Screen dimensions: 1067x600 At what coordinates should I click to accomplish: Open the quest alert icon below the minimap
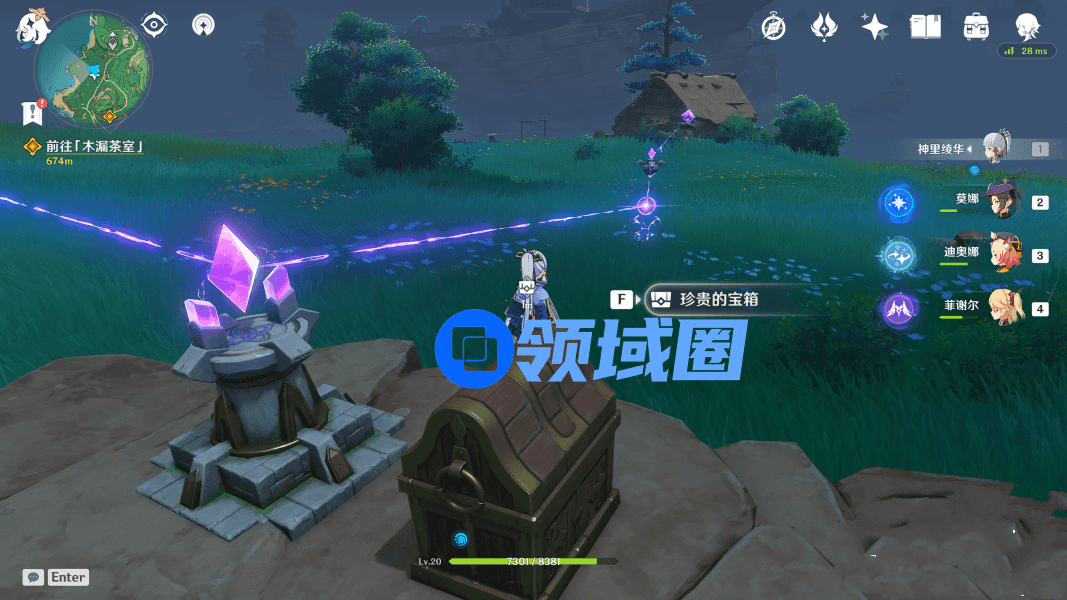32,111
